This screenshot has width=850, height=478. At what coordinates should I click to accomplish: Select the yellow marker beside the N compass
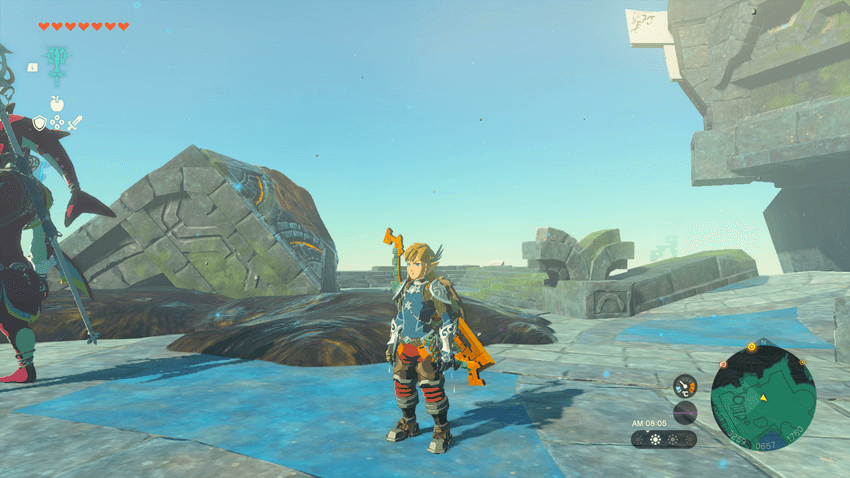point(751,347)
